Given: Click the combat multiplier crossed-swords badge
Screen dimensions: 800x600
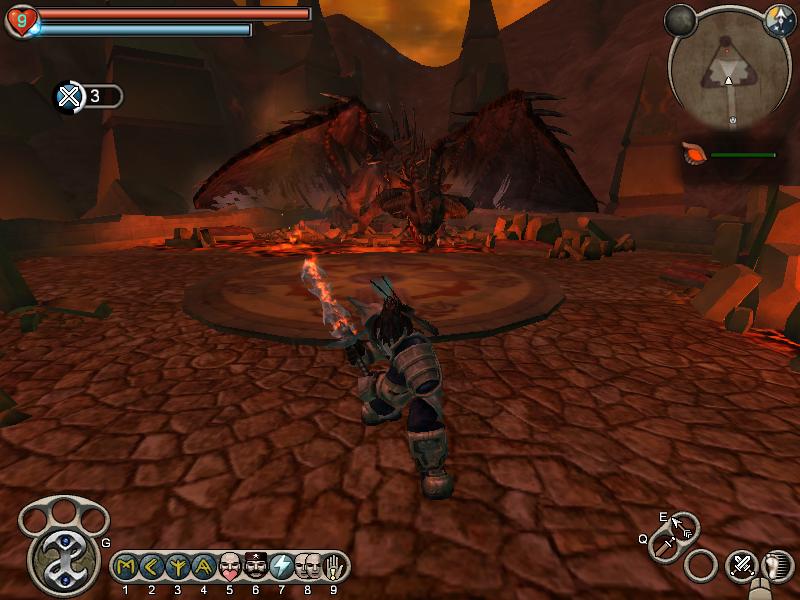Looking at the screenshot, I should (69, 96).
